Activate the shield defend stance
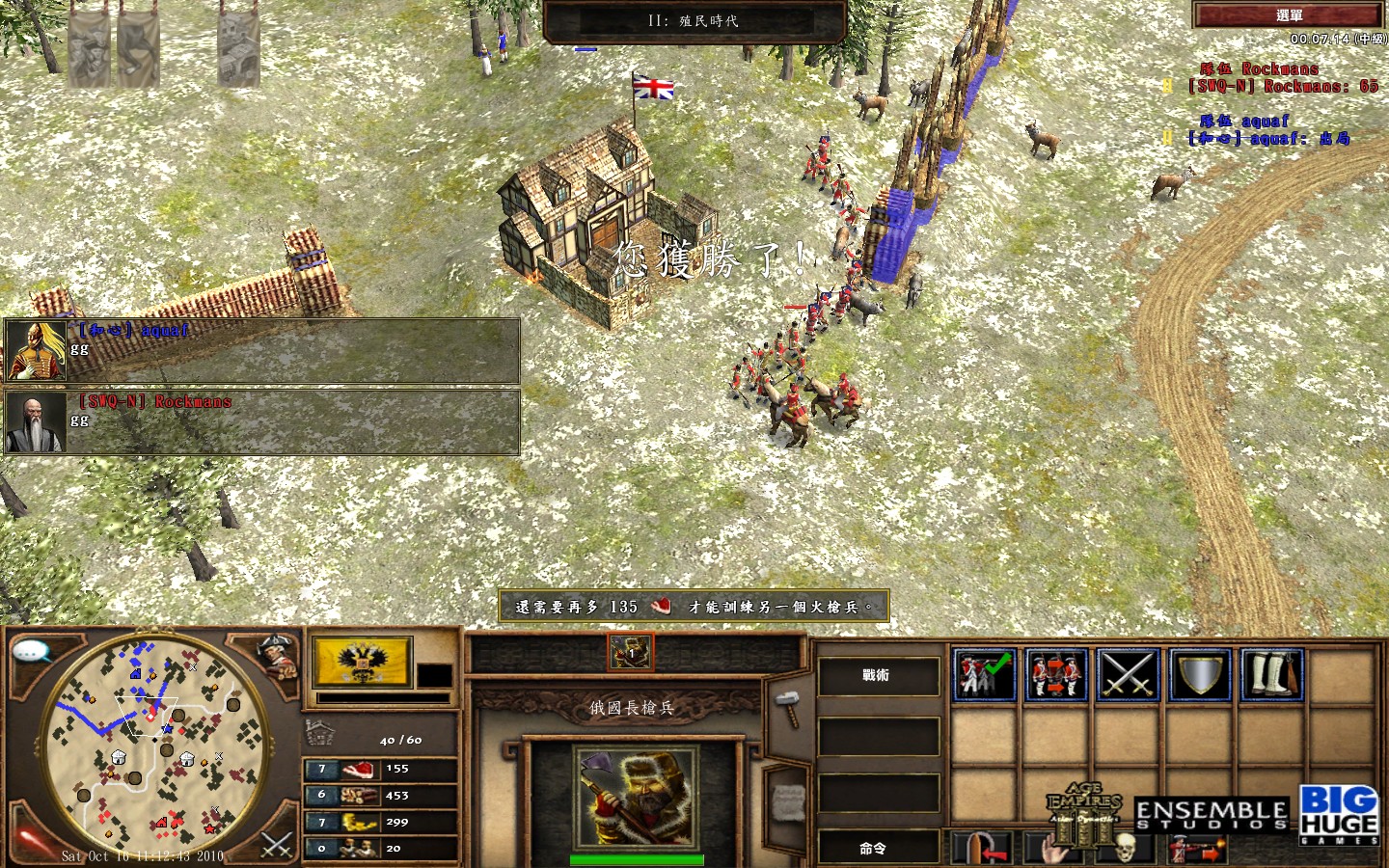The height and width of the screenshot is (868, 1389). pos(1200,673)
